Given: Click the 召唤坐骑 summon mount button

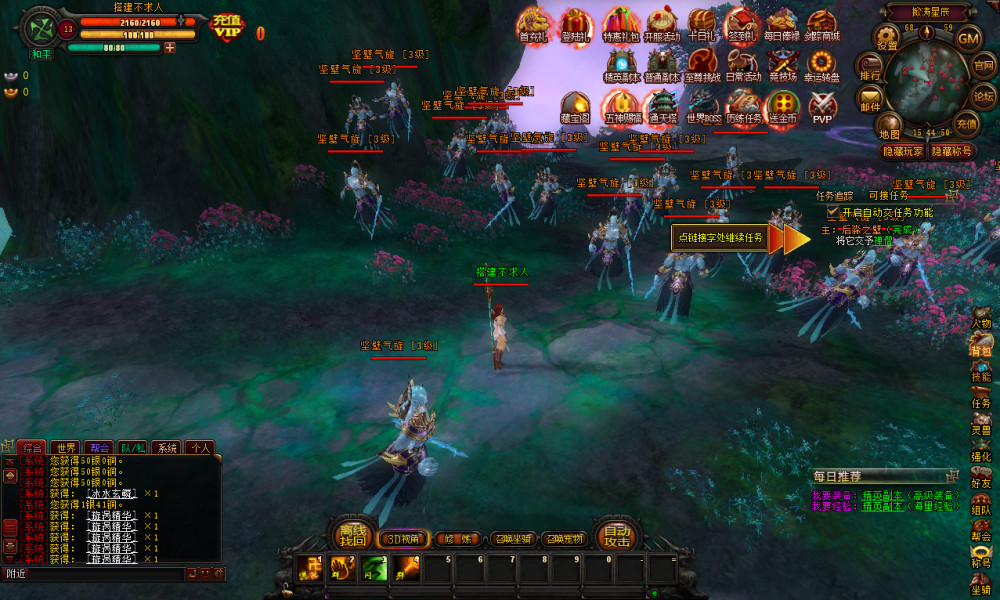Looking at the screenshot, I should [x=511, y=539].
